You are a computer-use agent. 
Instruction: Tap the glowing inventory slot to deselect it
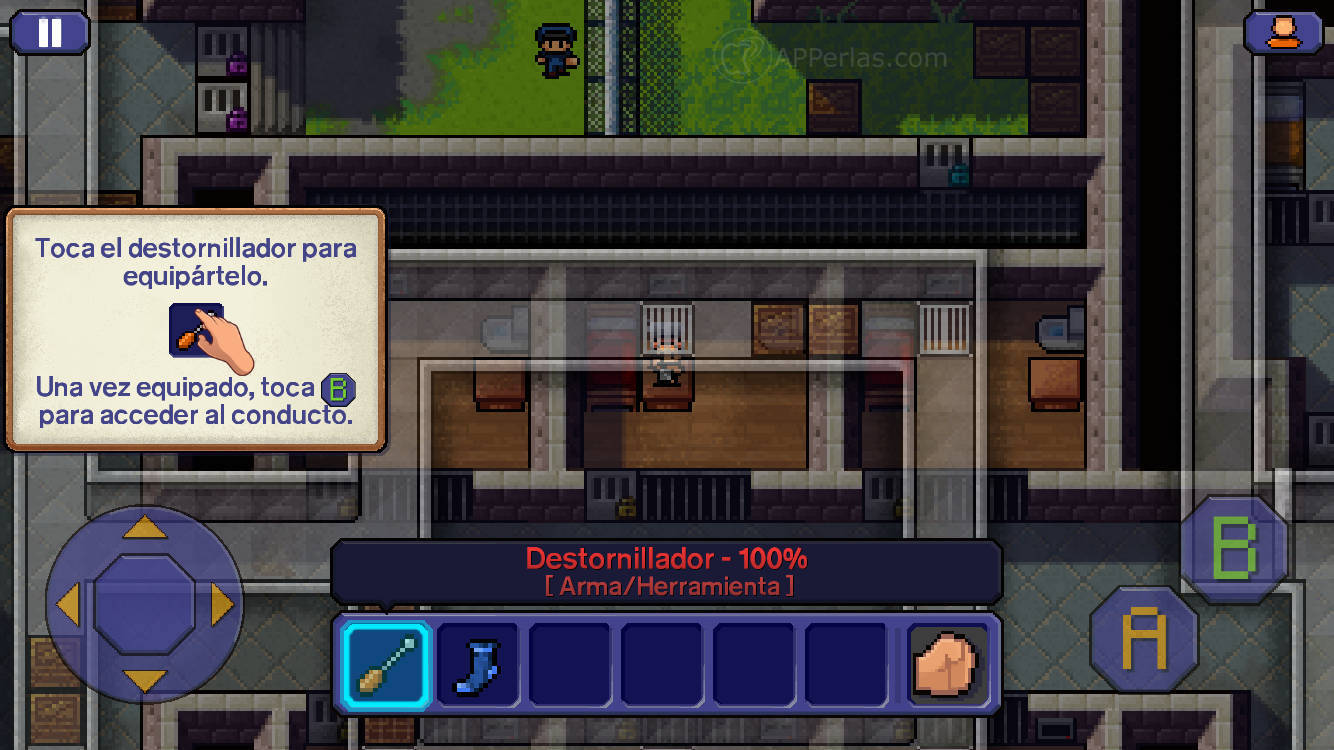click(385, 666)
